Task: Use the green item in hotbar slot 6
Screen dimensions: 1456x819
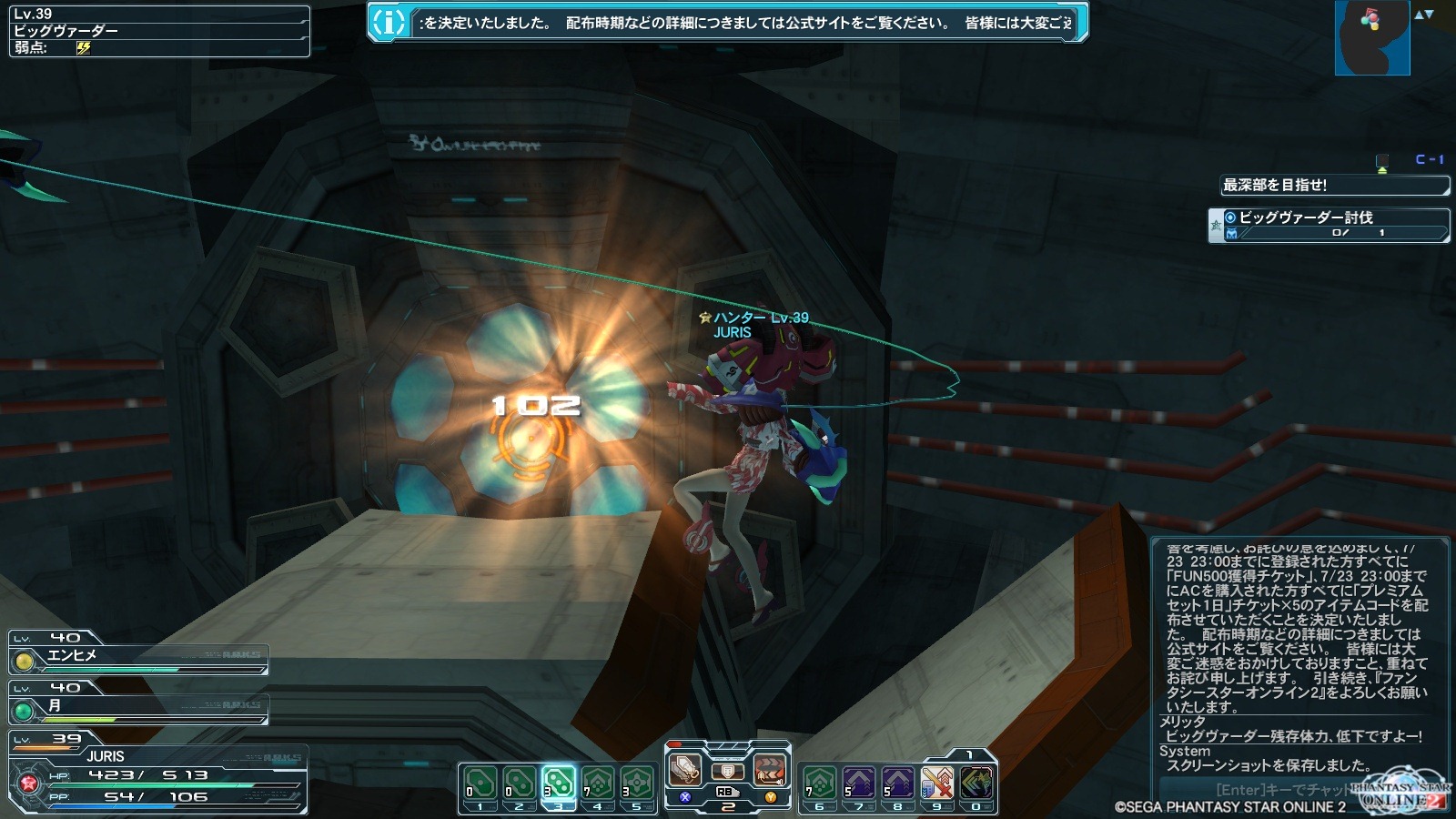Action: tap(819, 783)
